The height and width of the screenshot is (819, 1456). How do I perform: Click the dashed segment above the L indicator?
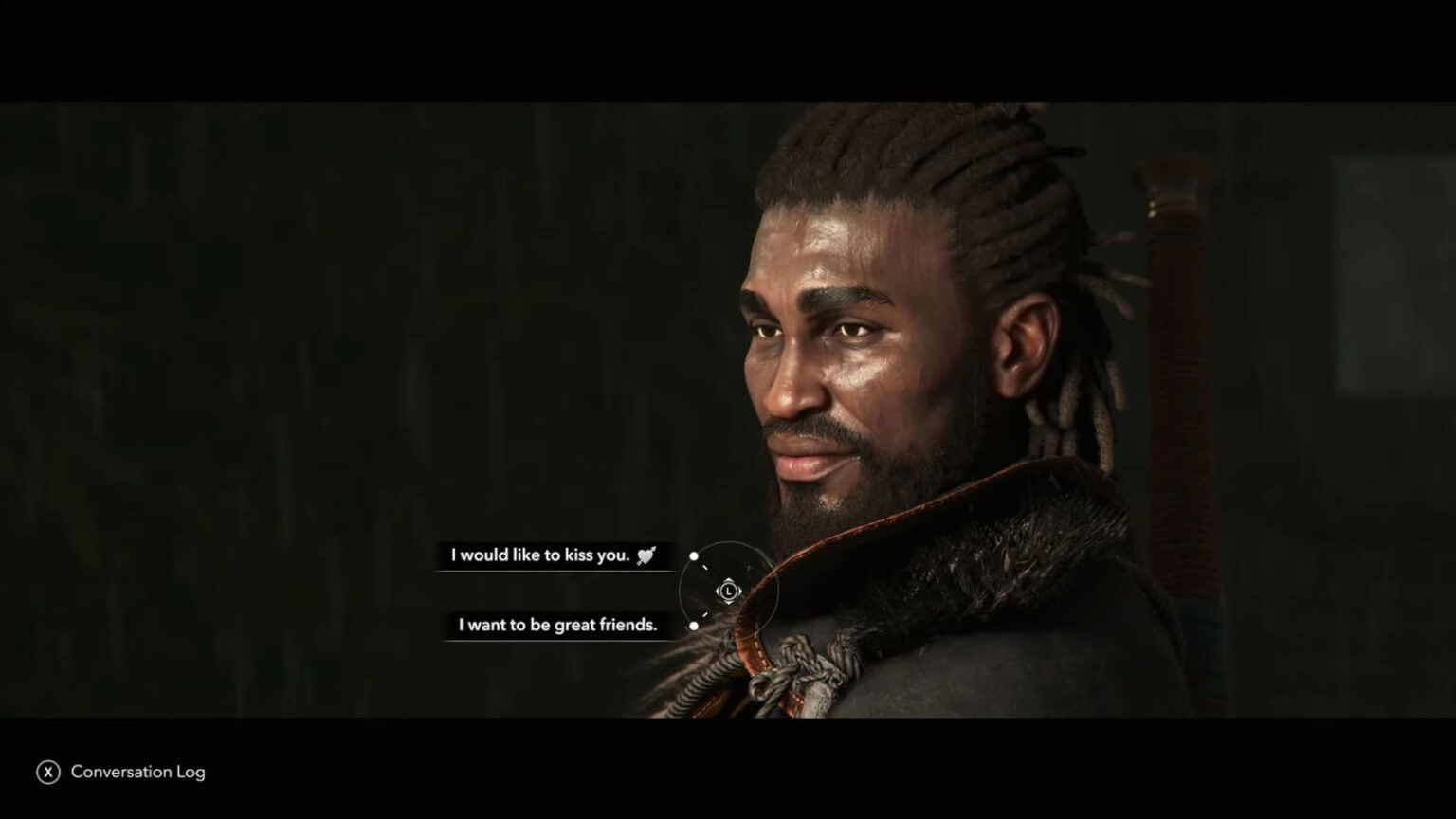(706, 567)
